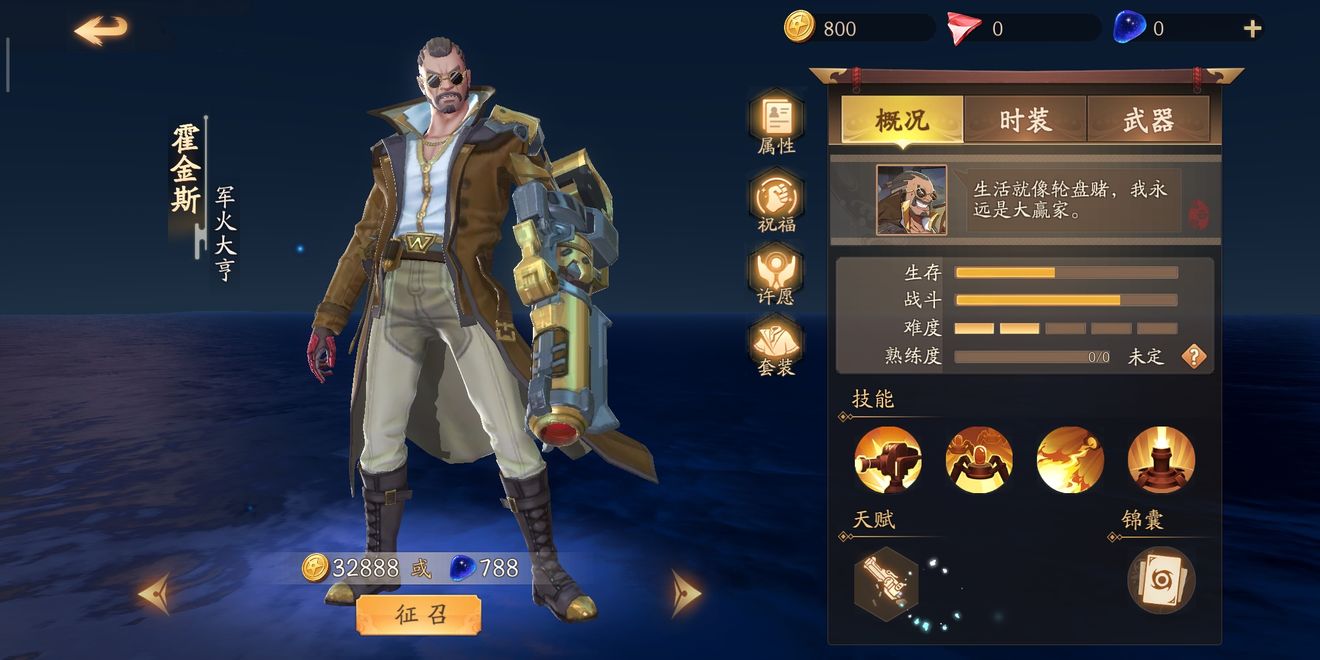Screen dimensions: 1320x660
Task: Open the 锦囊 card pouch icon
Action: pos(1161,580)
